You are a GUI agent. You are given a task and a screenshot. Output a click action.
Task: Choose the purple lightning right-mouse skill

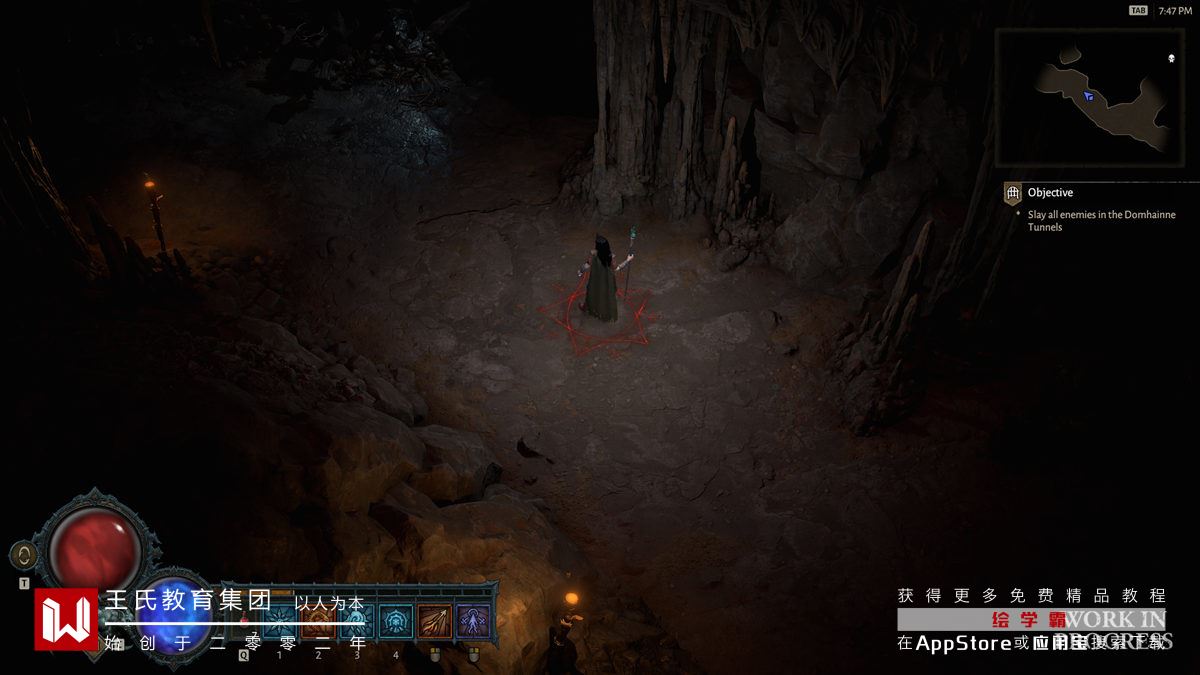coord(473,622)
